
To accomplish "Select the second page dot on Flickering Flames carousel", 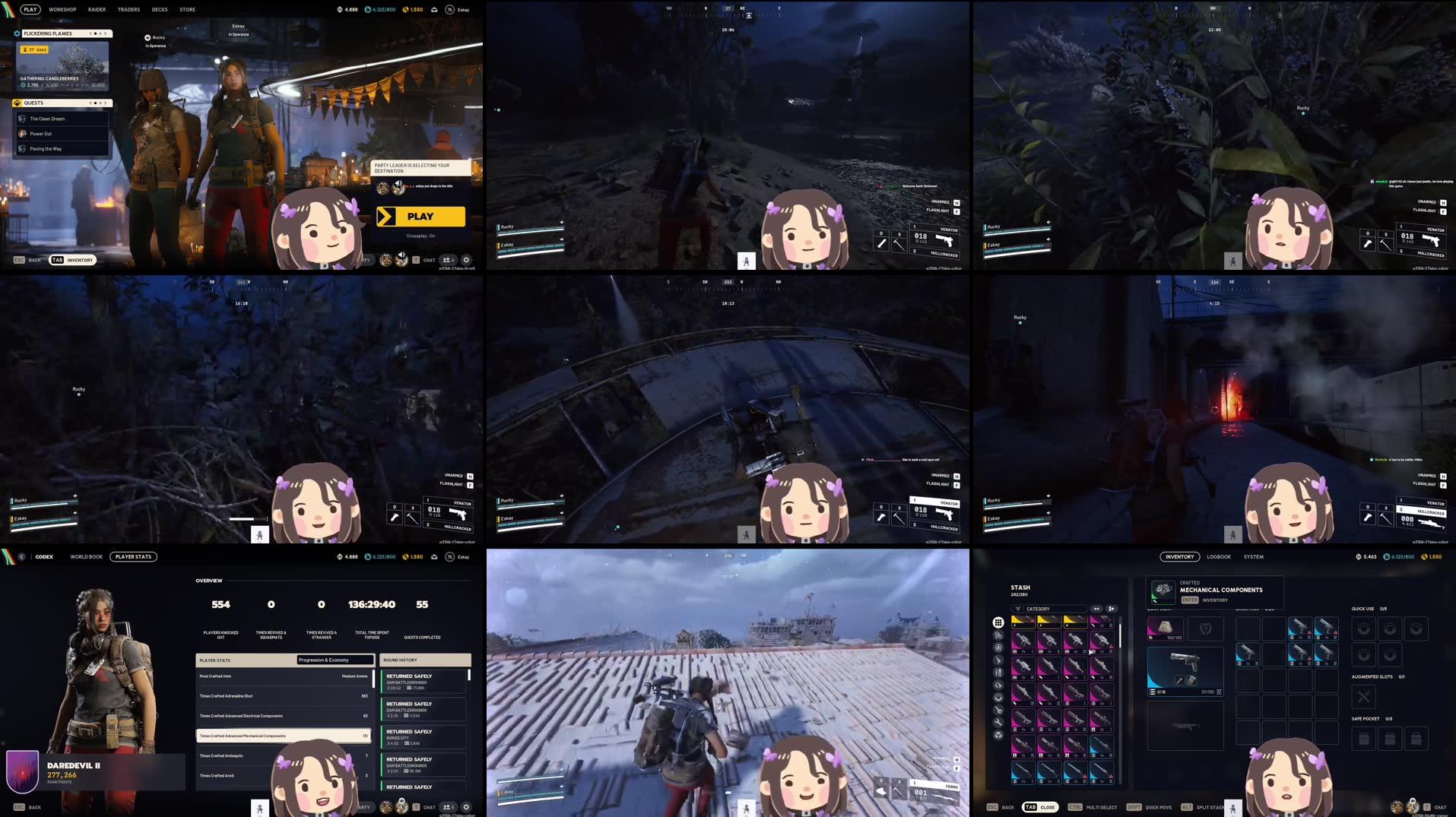I will (100, 33).
